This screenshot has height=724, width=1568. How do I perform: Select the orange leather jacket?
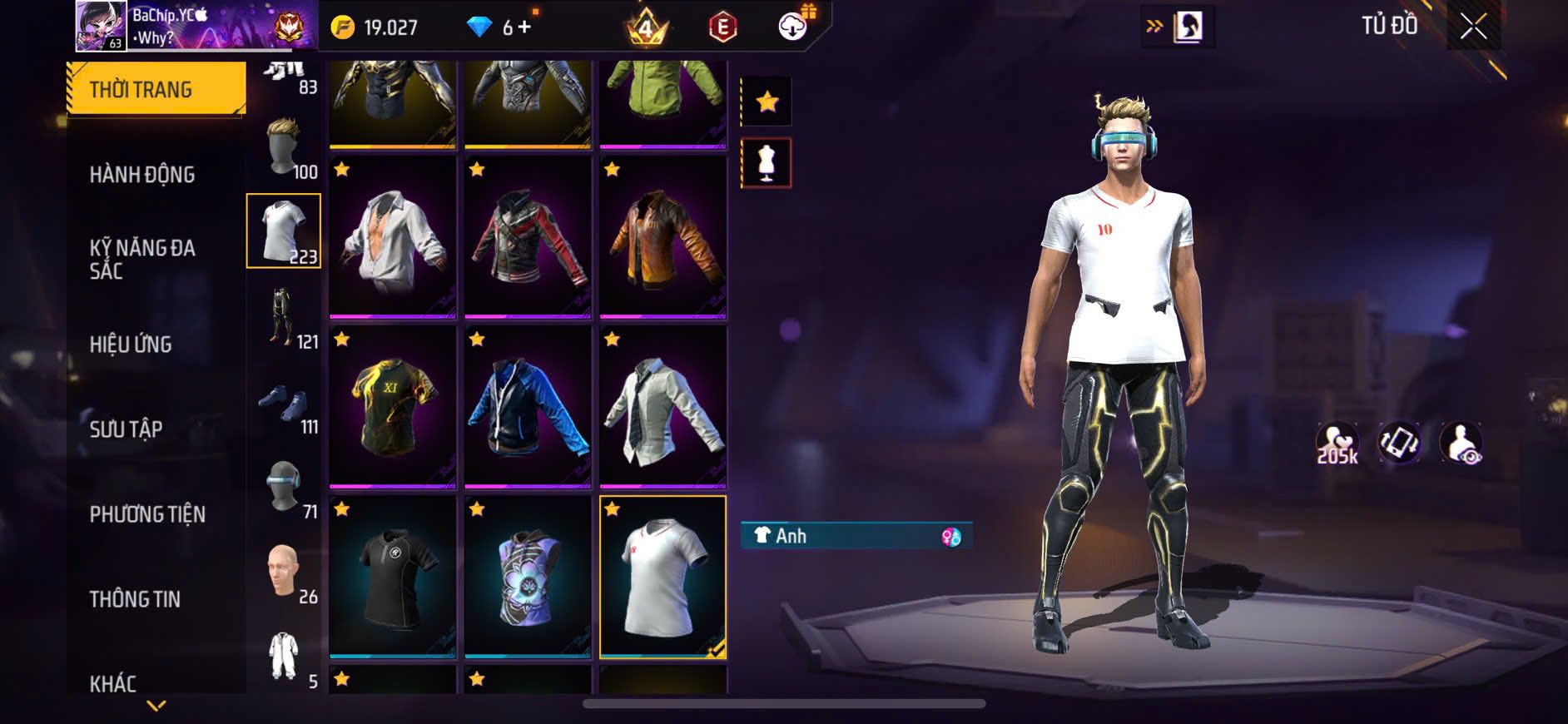[x=662, y=237]
